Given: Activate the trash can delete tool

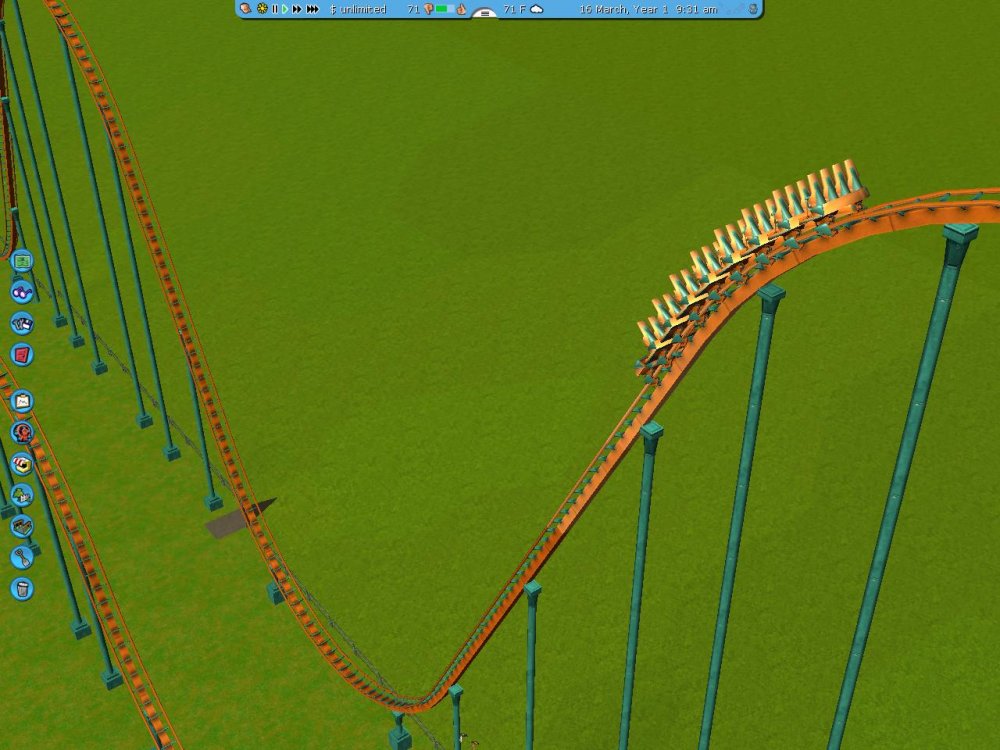Looking at the screenshot, I should pos(22,589).
